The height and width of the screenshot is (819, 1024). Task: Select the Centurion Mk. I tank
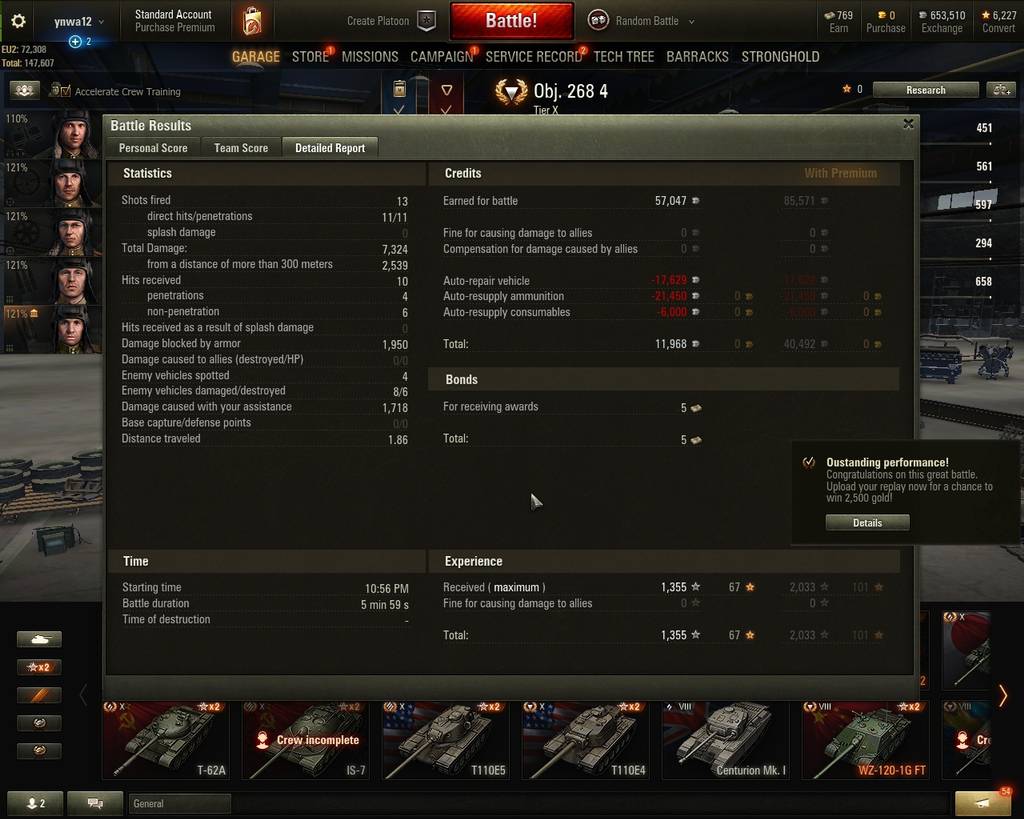pyautogui.click(x=724, y=740)
